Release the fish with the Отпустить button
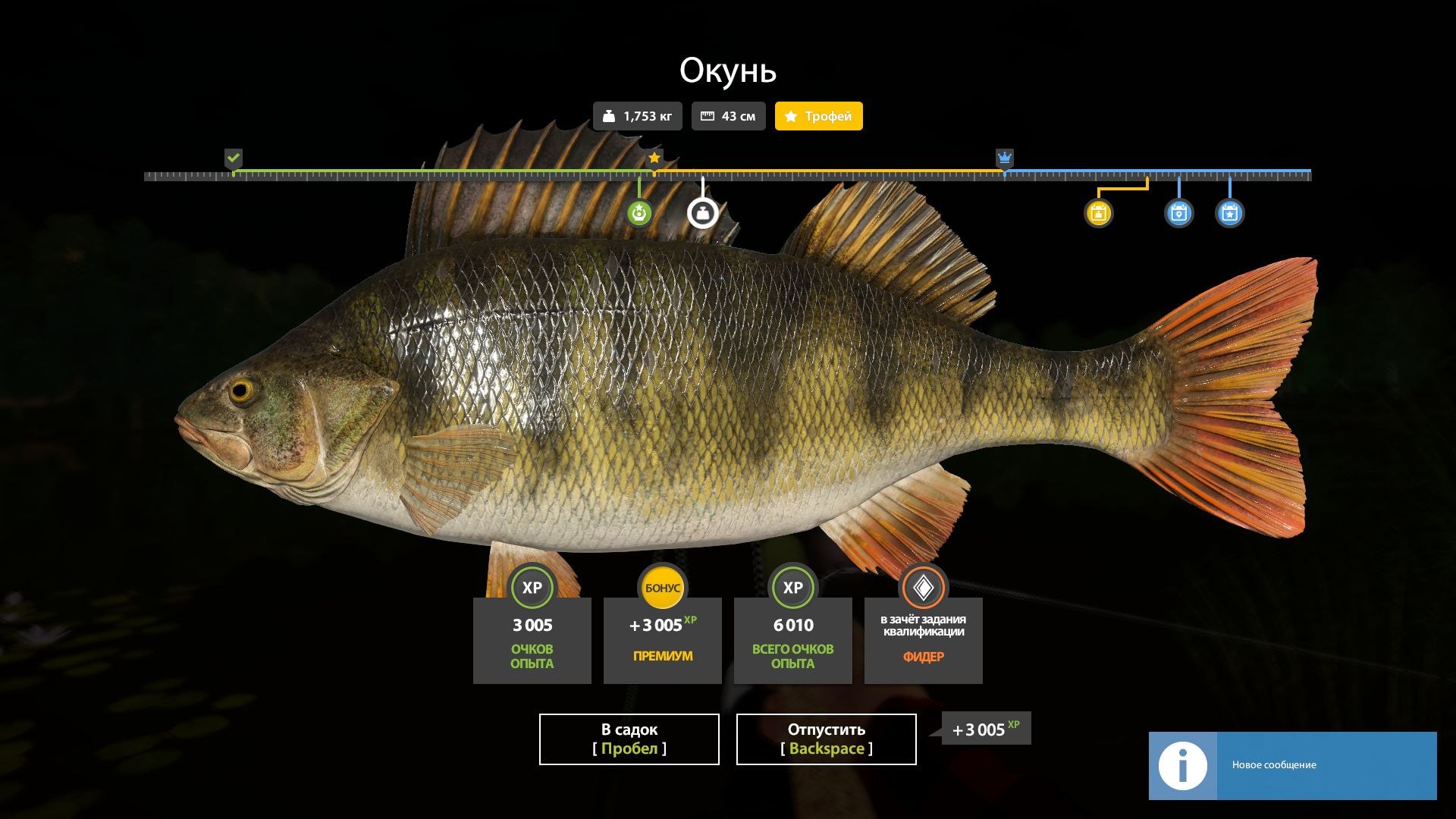Image resolution: width=1456 pixels, height=819 pixels. [x=826, y=739]
